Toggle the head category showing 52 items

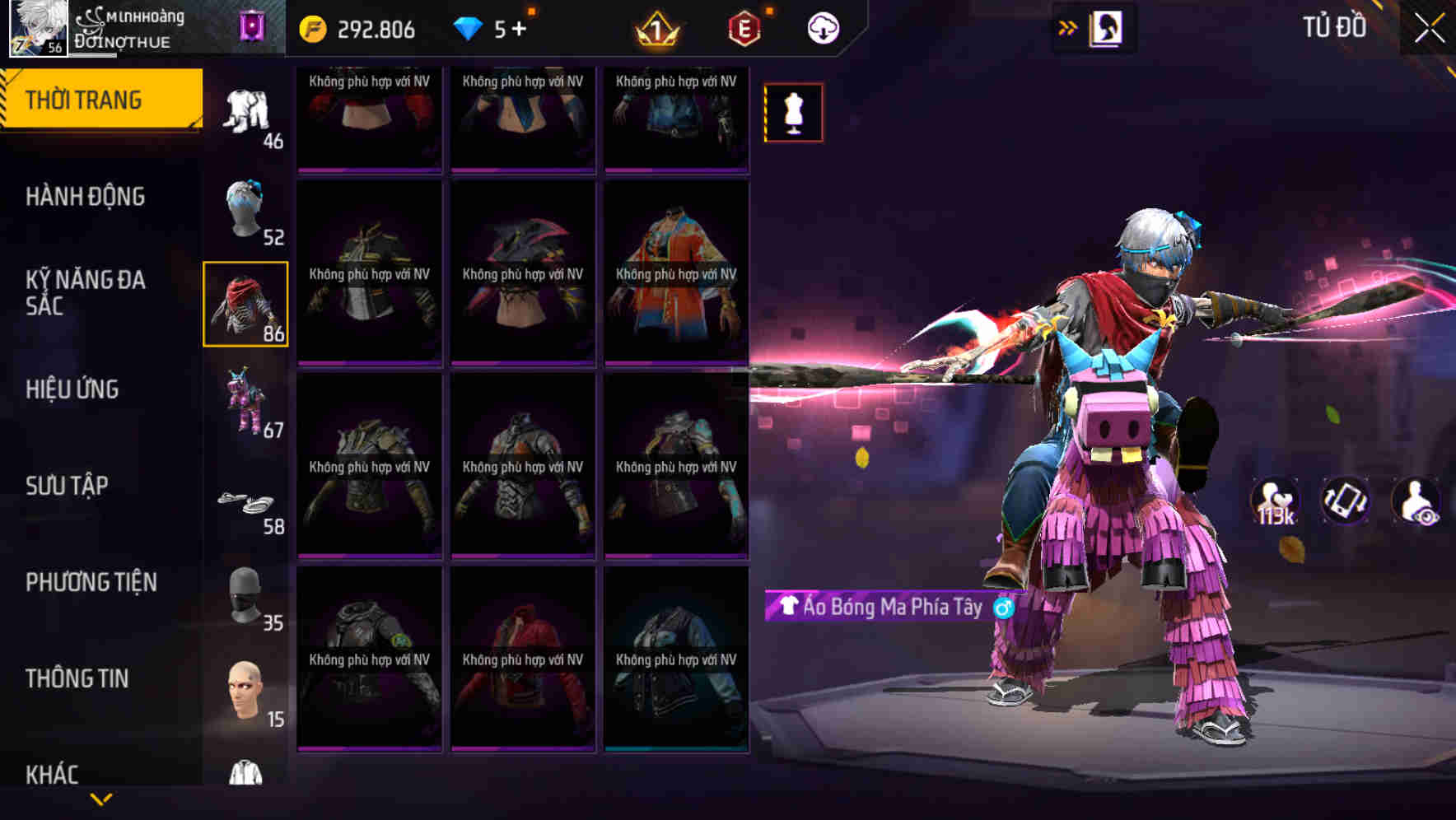click(245, 208)
